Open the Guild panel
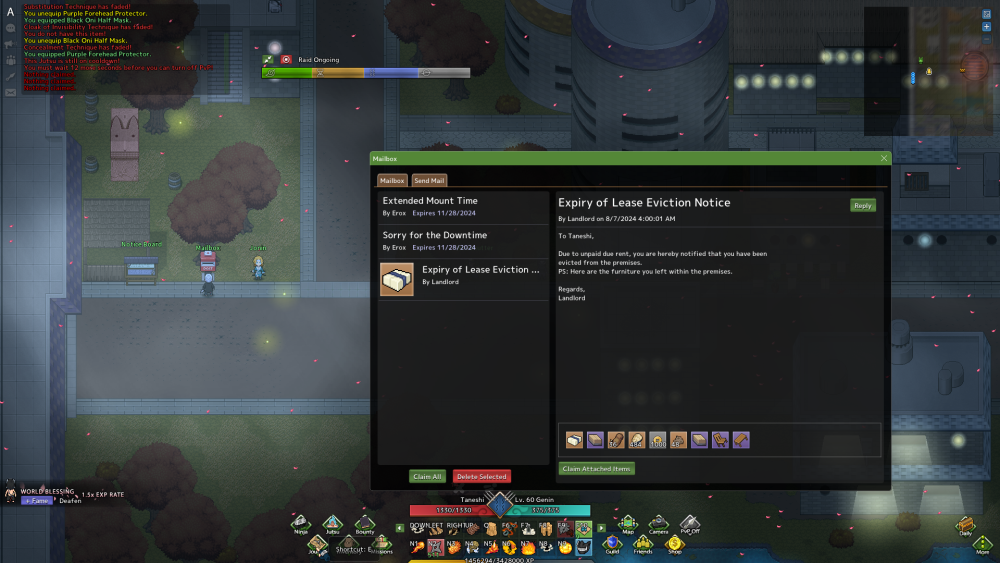The height and width of the screenshot is (563, 1000). point(612,544)
